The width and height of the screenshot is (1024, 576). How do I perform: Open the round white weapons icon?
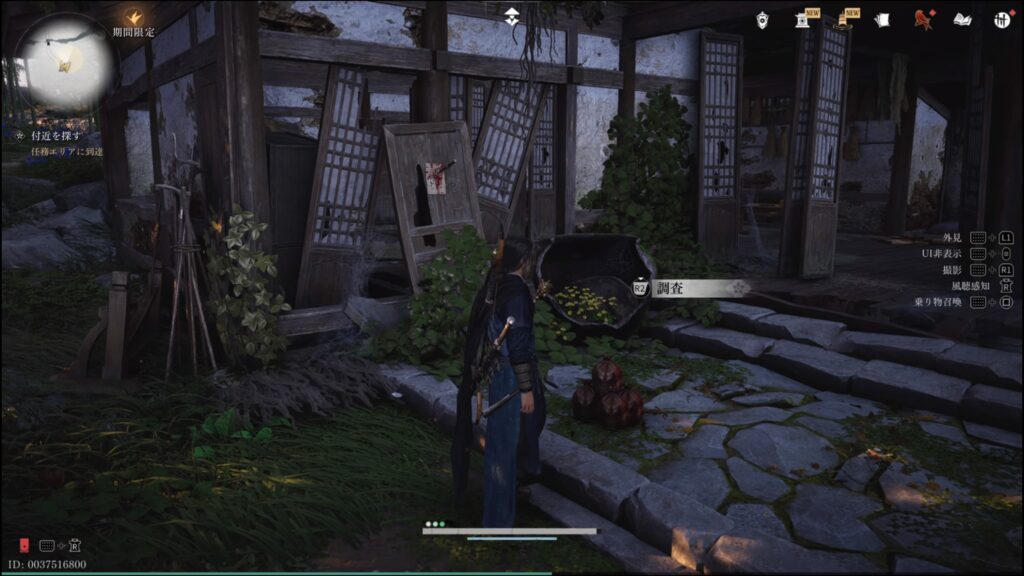click(1001, 19)
